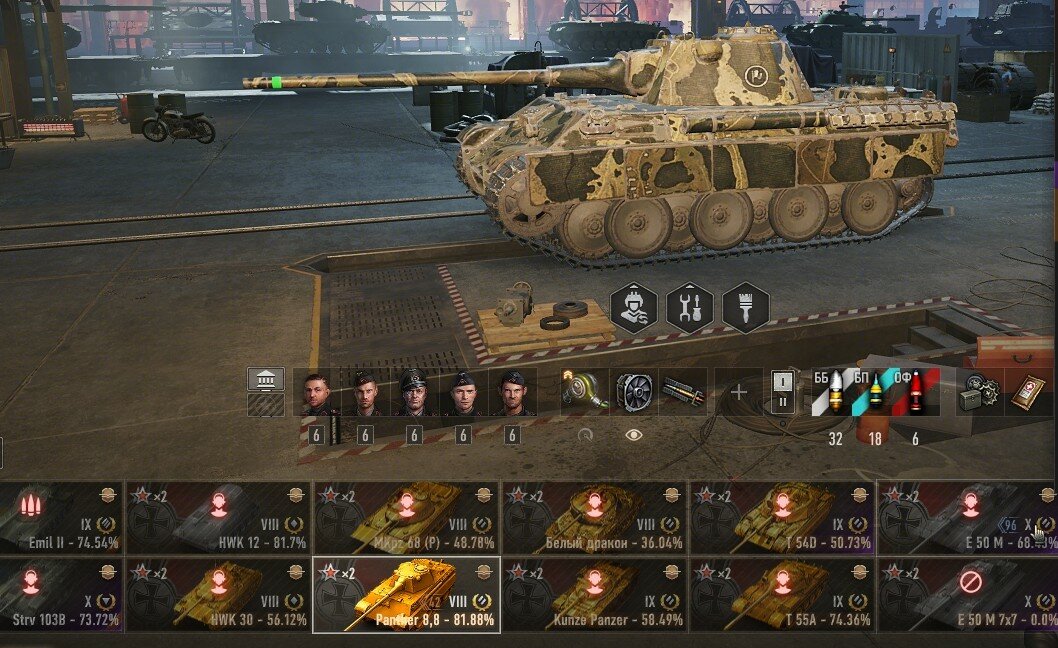Select the HWK 30 tank
This screenshot has width=1058, height=648.
(219, 595)
